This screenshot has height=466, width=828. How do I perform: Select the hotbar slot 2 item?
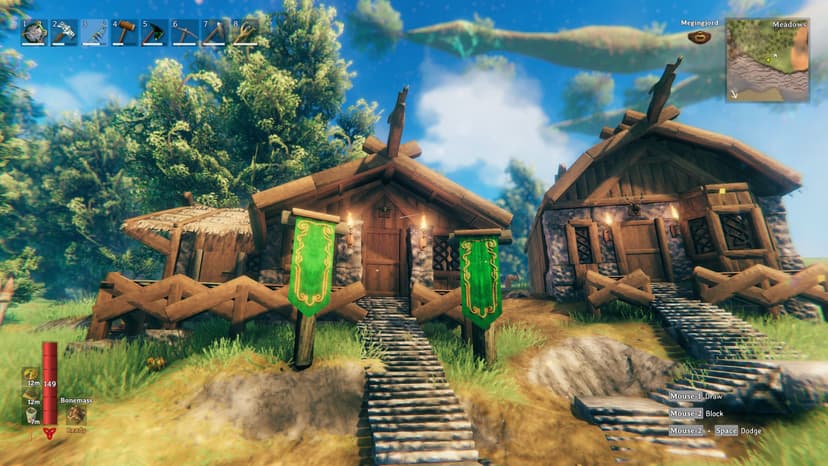coord(65,33)
